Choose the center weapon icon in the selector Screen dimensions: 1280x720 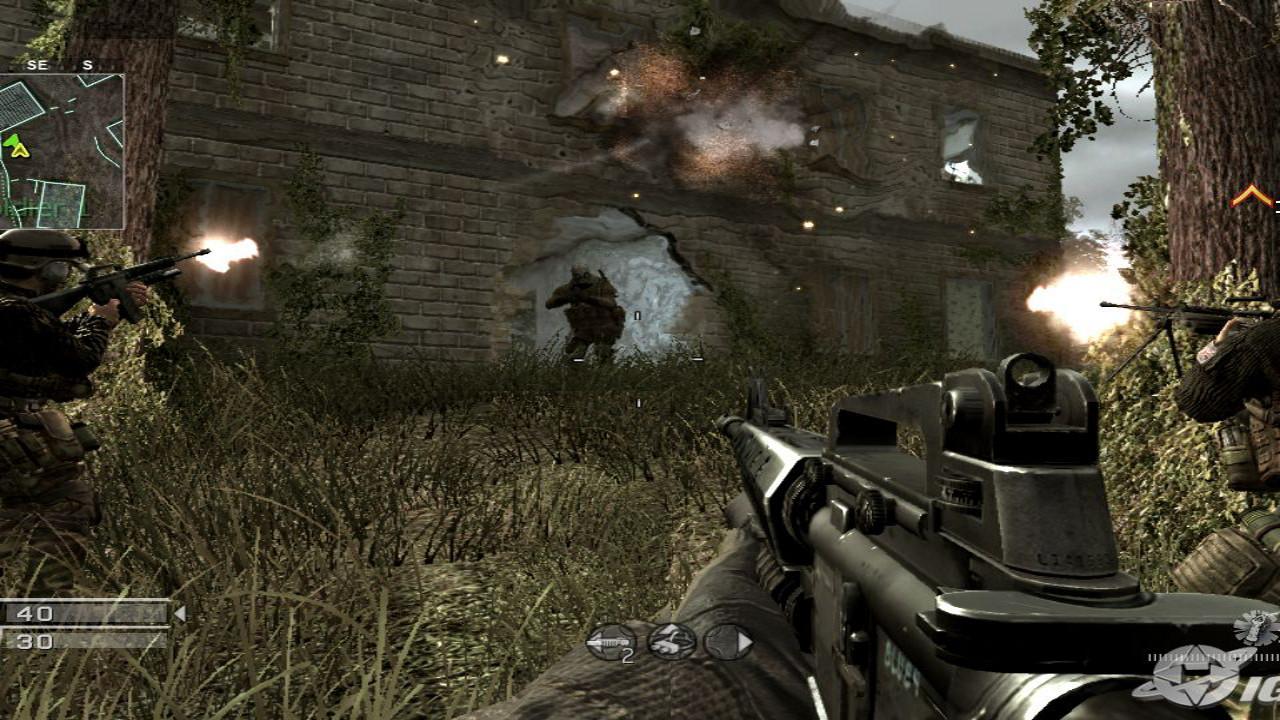pos(671,641)
